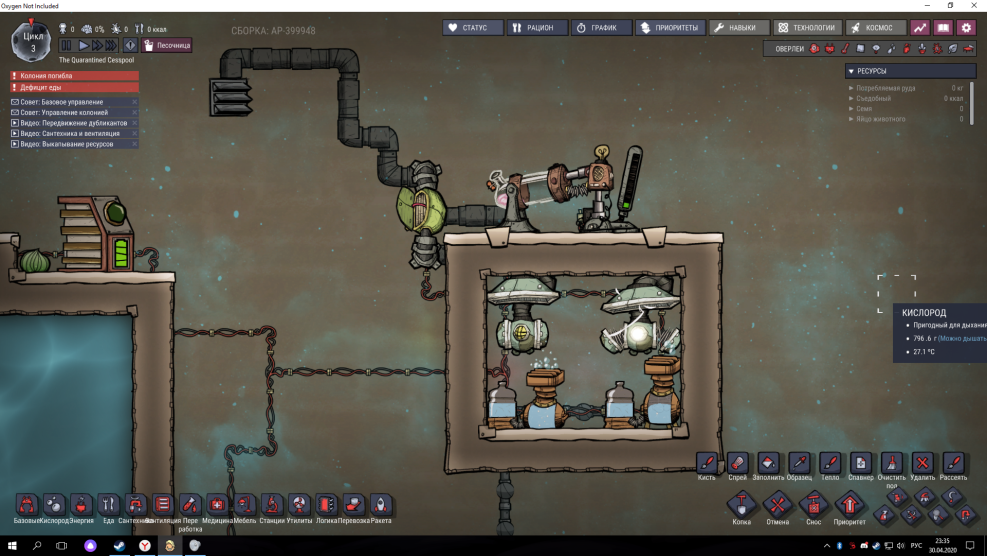987x556 pixels.
Task: Choose the Медицина (Medicine) build category
Action: (217, 505)
